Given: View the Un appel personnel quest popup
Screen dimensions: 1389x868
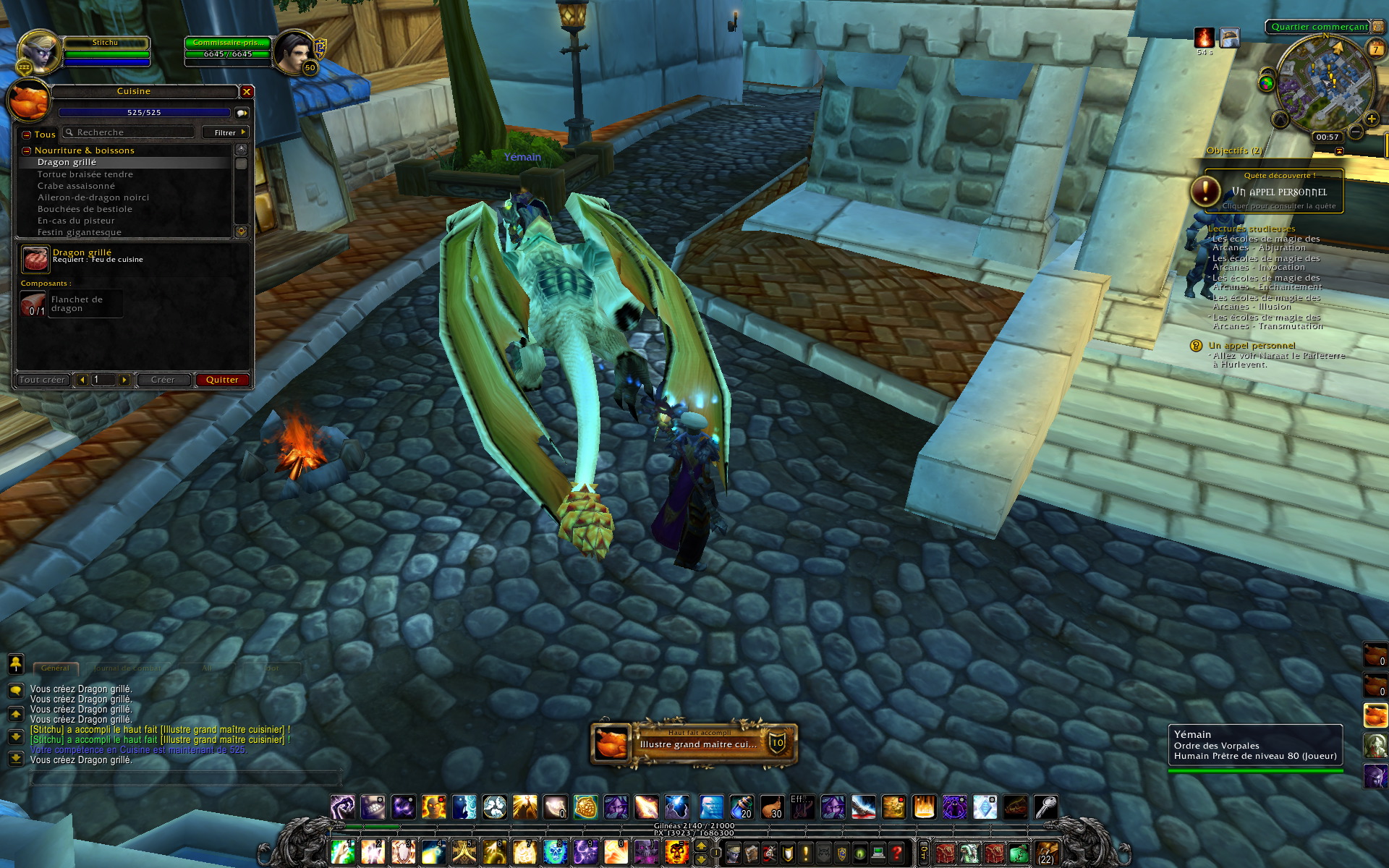Looking at the screenshot, I should [x=1273, y=192].
